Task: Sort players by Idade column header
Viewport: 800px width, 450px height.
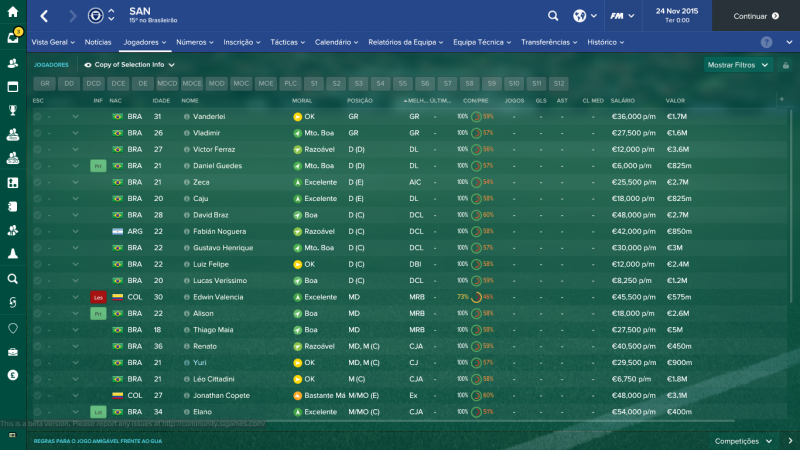Action: (x=160, y=101)
